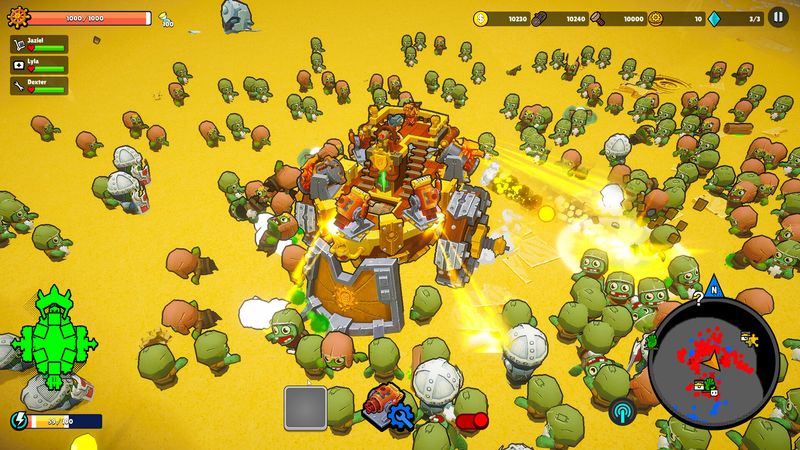The height and width of the screenshot is (450, 800).
Task: Select the empty gray ability slot
Action: pos(306,408)
